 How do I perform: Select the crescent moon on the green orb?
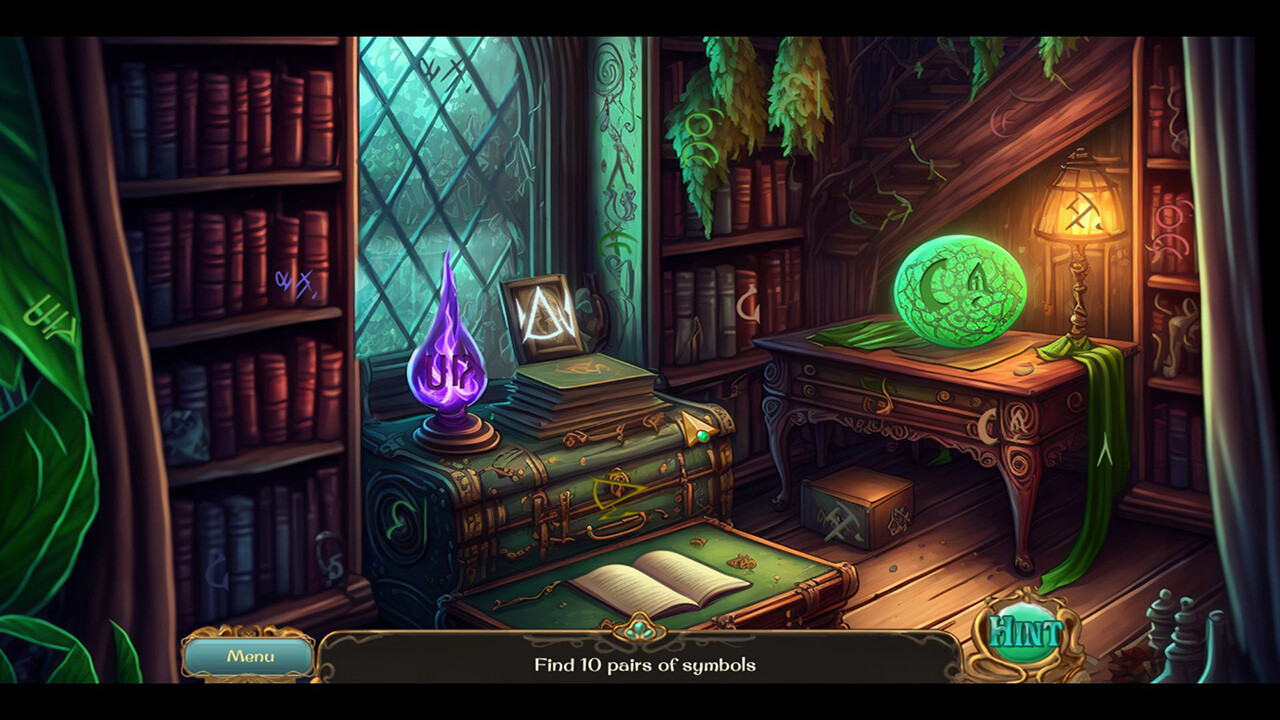point(938,285)
